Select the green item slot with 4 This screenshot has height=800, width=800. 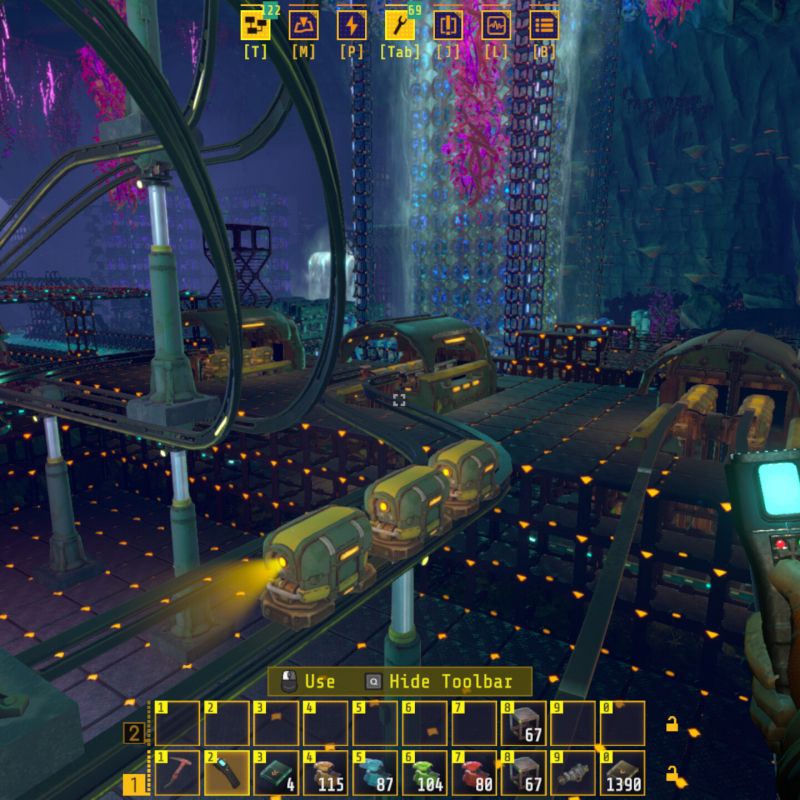(x=276, y=772)
